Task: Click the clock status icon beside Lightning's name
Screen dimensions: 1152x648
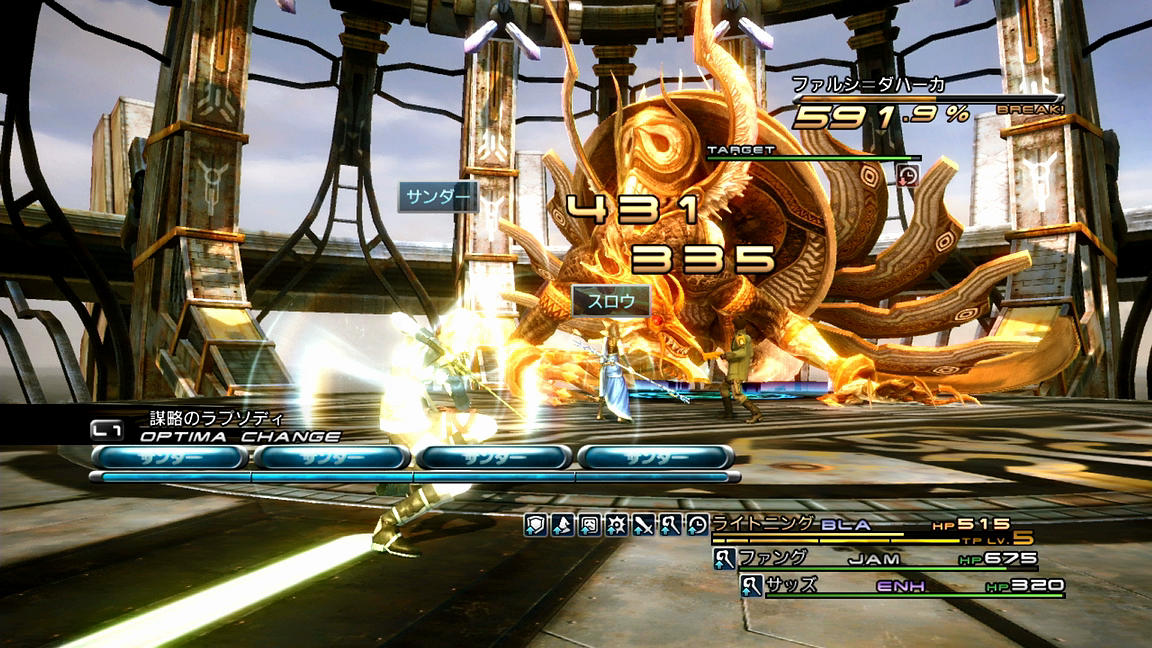Action: click(x=697, y=524)
